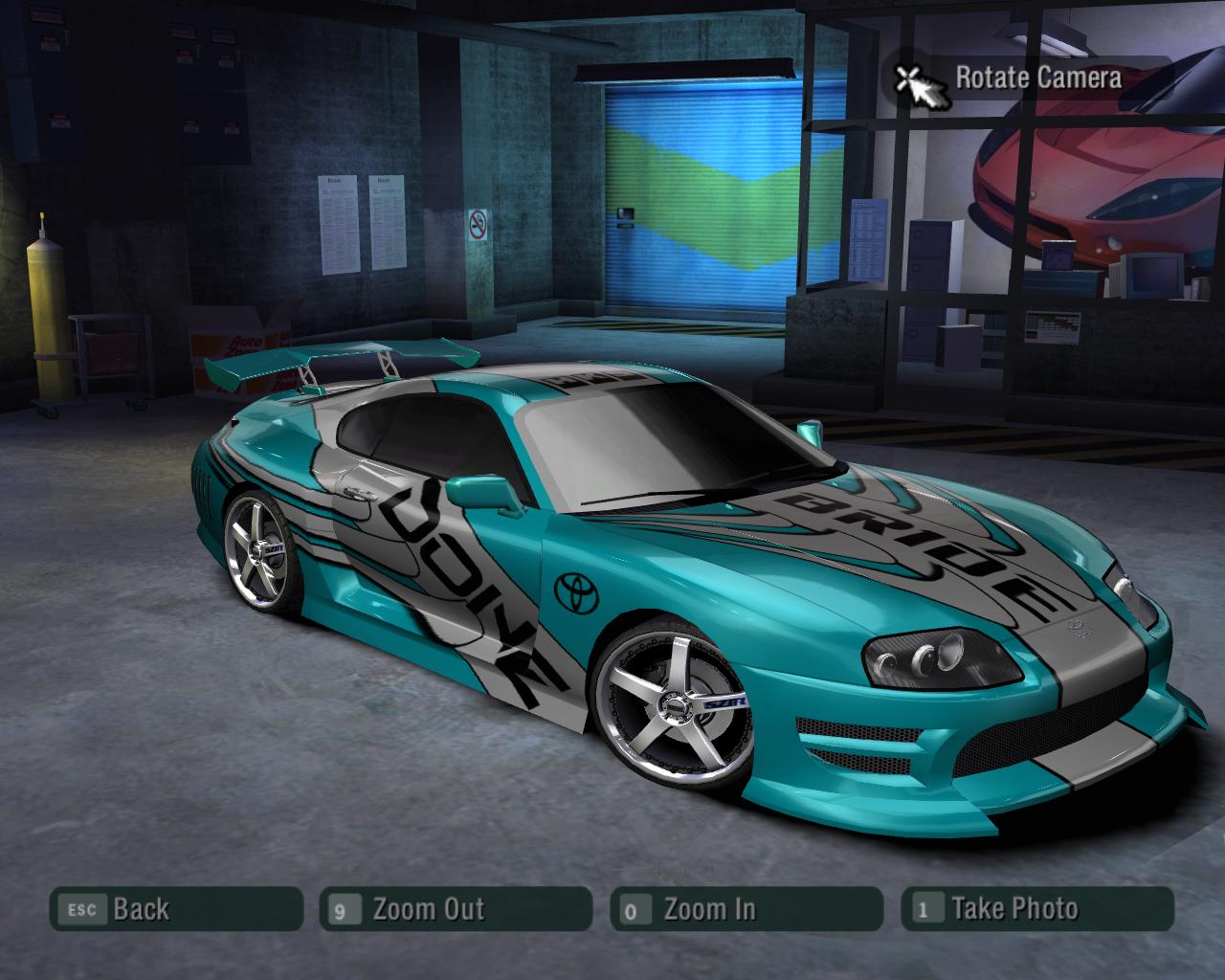The height and width of the screenshot is (980, 1225).
Task: Go back using the Back button
Action: 176,909
